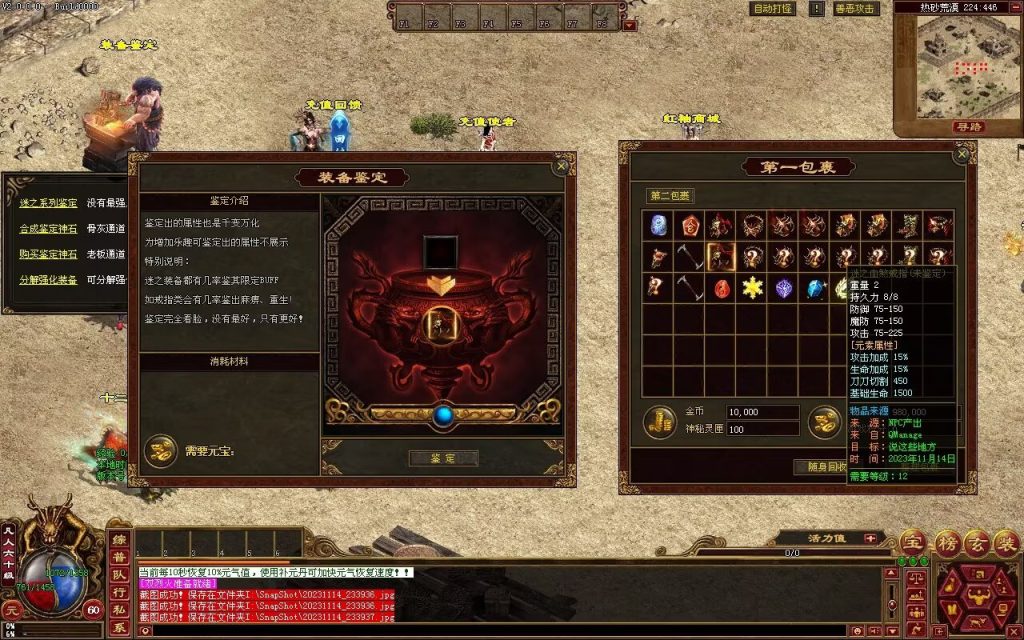This screenshot has height=640, width=1024.
Task: Select the yellow snowflake item in the bag
Action: (x=751, y=289)
